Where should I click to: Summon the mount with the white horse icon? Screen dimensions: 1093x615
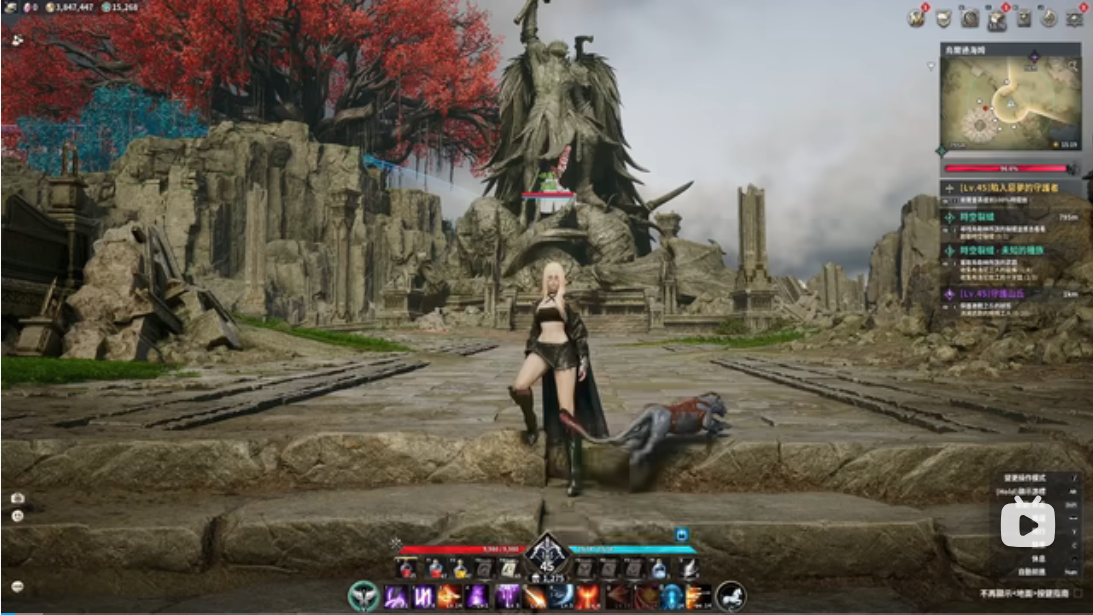point(731,596)
